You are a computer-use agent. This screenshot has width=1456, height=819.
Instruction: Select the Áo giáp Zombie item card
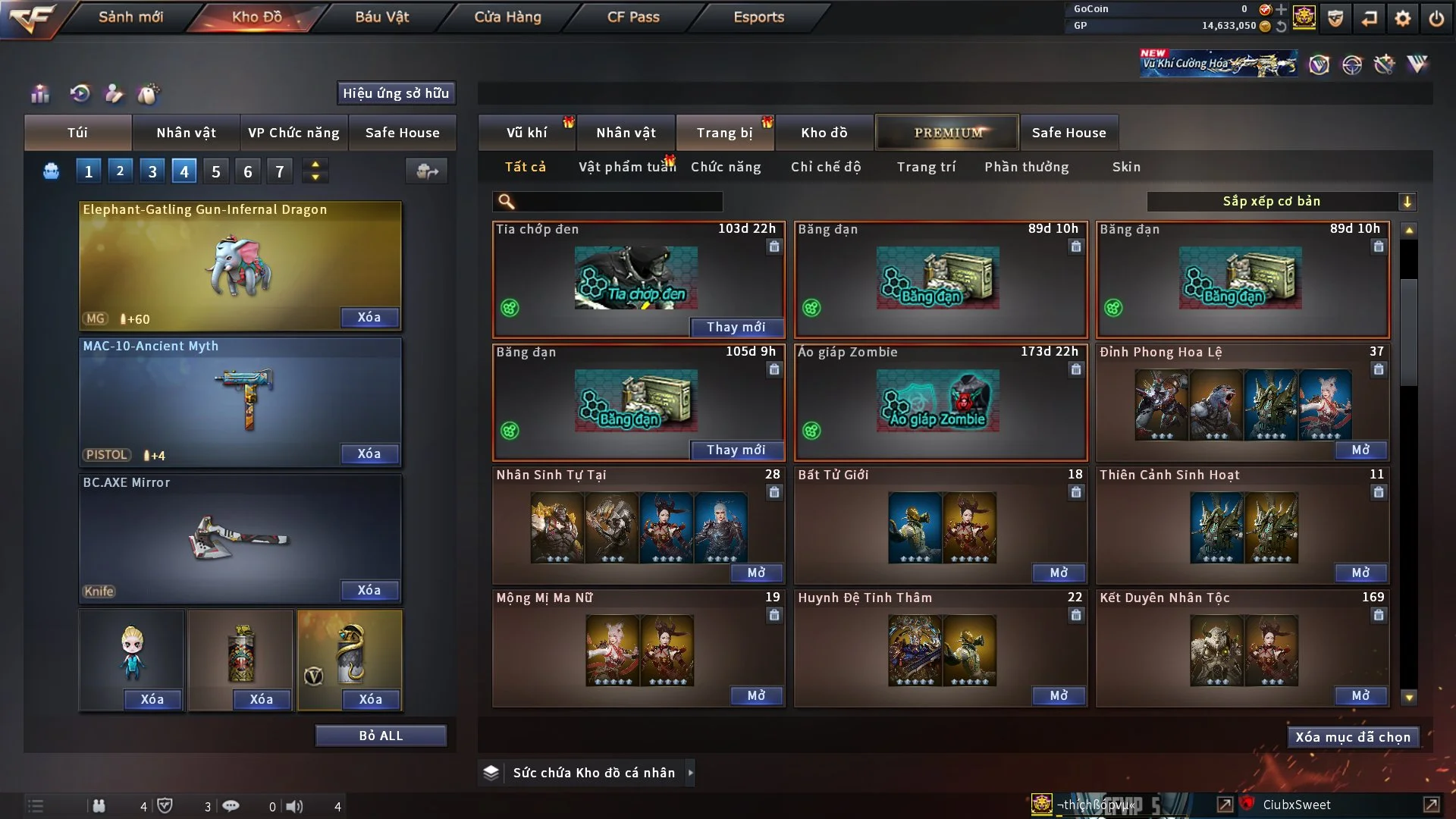coord(940,402)
